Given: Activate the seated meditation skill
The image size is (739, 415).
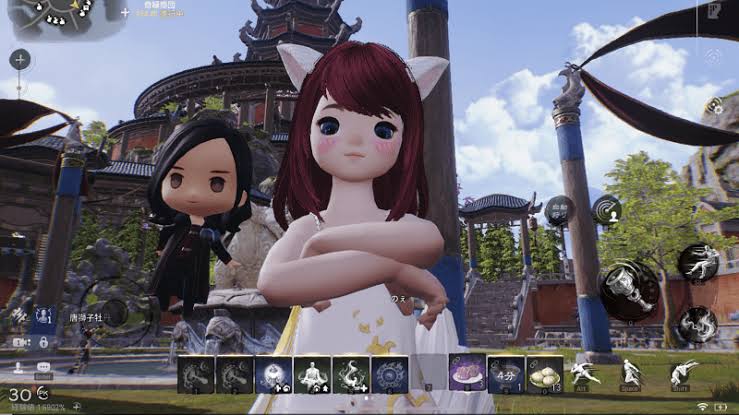Looking at the screenshot, I should tap(313, 374).
